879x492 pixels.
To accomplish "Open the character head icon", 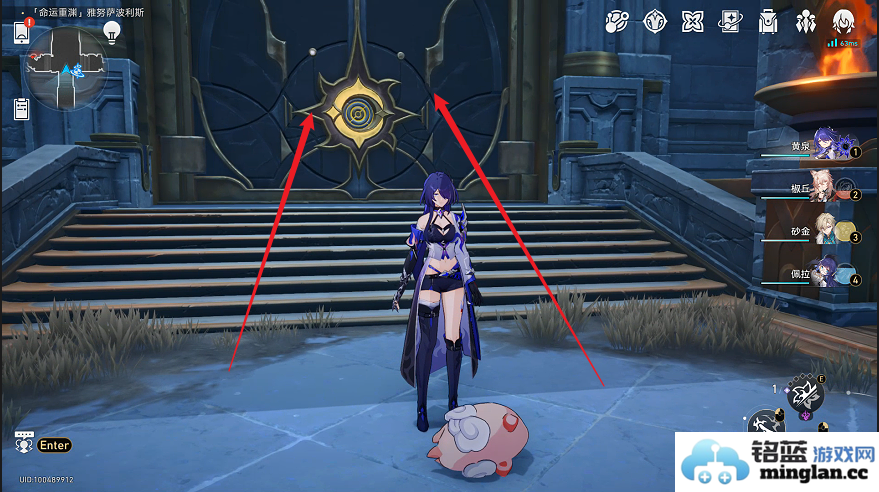I will [842, 22].
